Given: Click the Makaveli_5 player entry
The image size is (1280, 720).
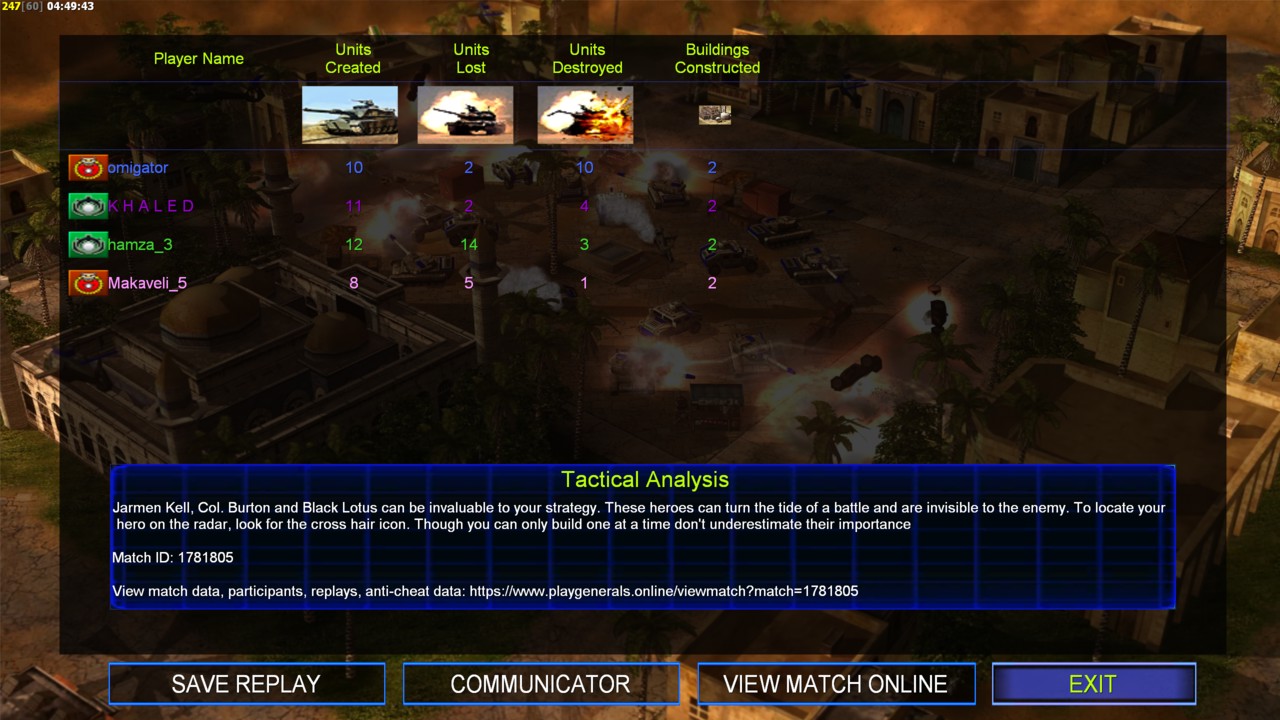Looking at the screenshot, I should pyautogui.click(x=147, y=283).
